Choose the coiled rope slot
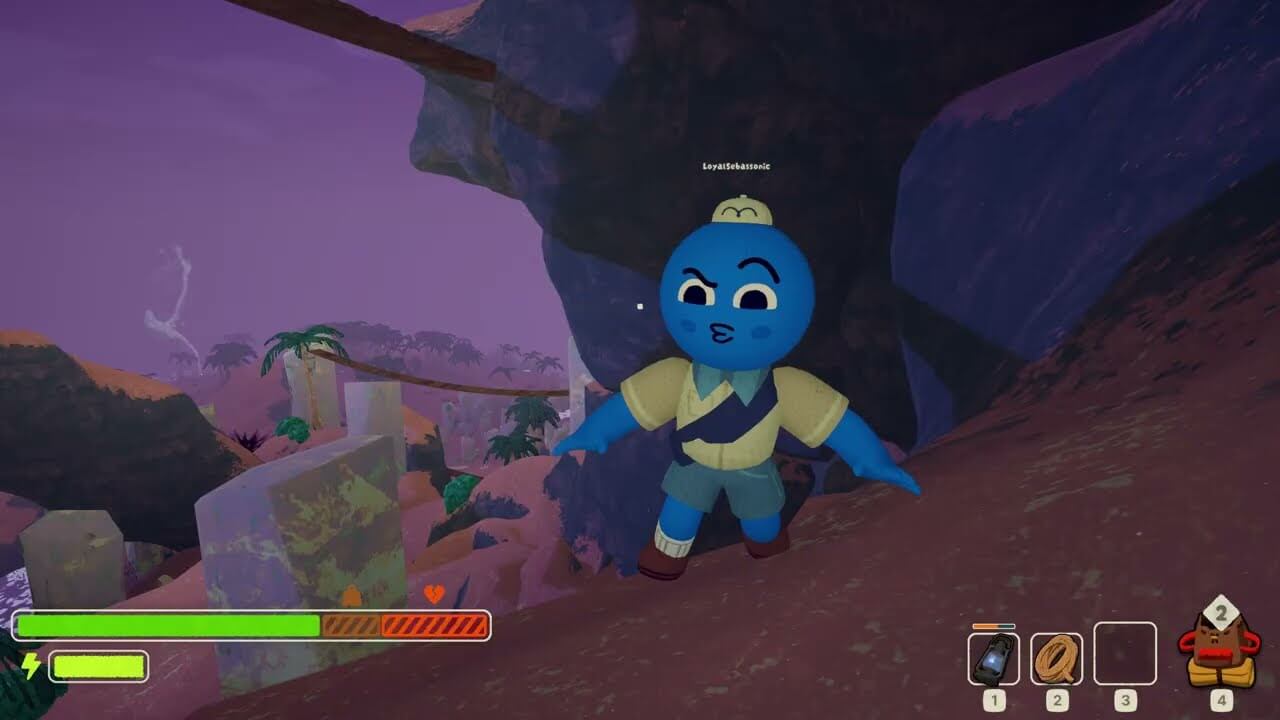 (x=1056, y=658)
